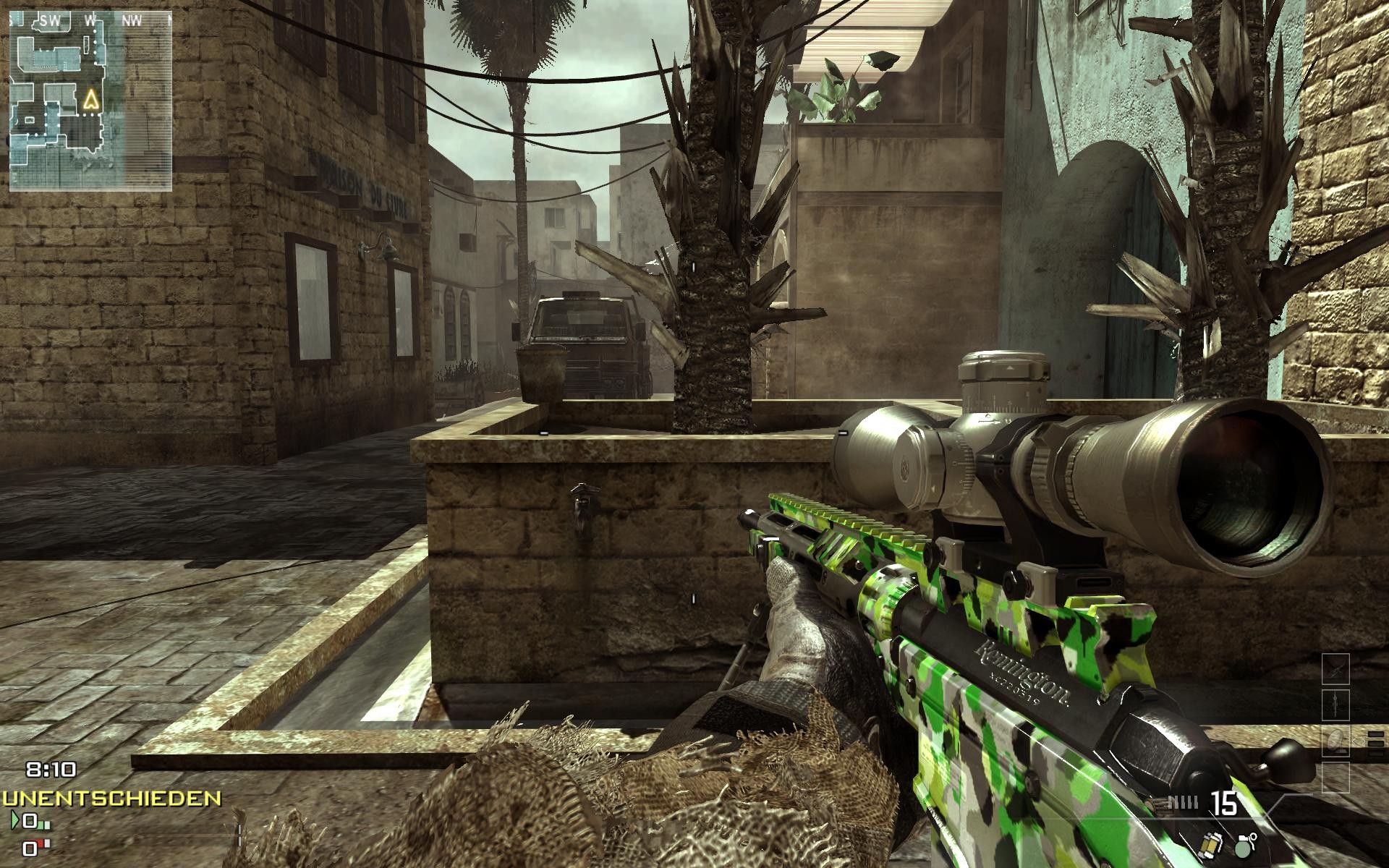Image resolution: width=1389 pixels, height=868 pixels.
Task: Click the frag grenade icon
Action: tap(1243, 846)
